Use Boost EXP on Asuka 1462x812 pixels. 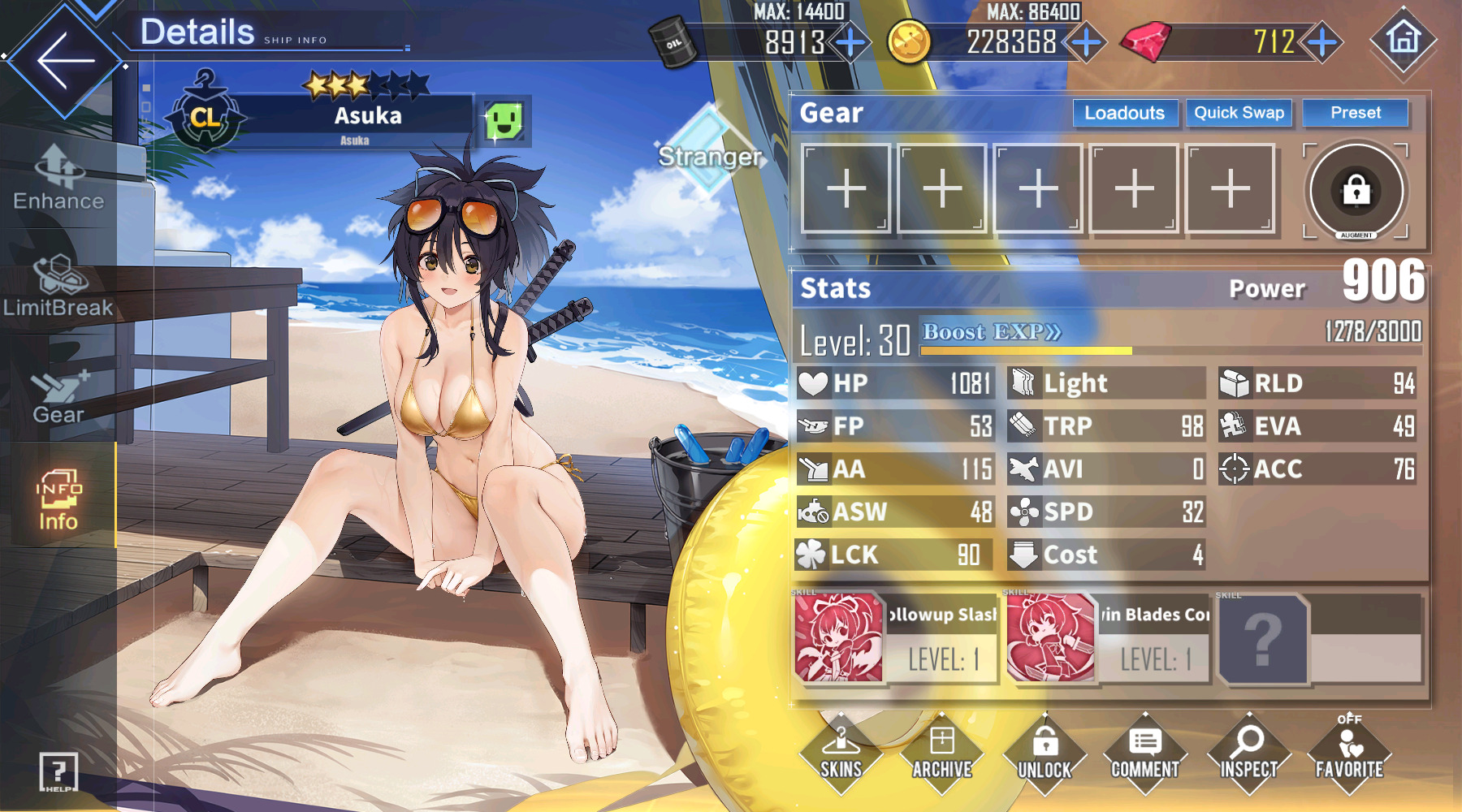pyautogui.click(x=992, y=332)
